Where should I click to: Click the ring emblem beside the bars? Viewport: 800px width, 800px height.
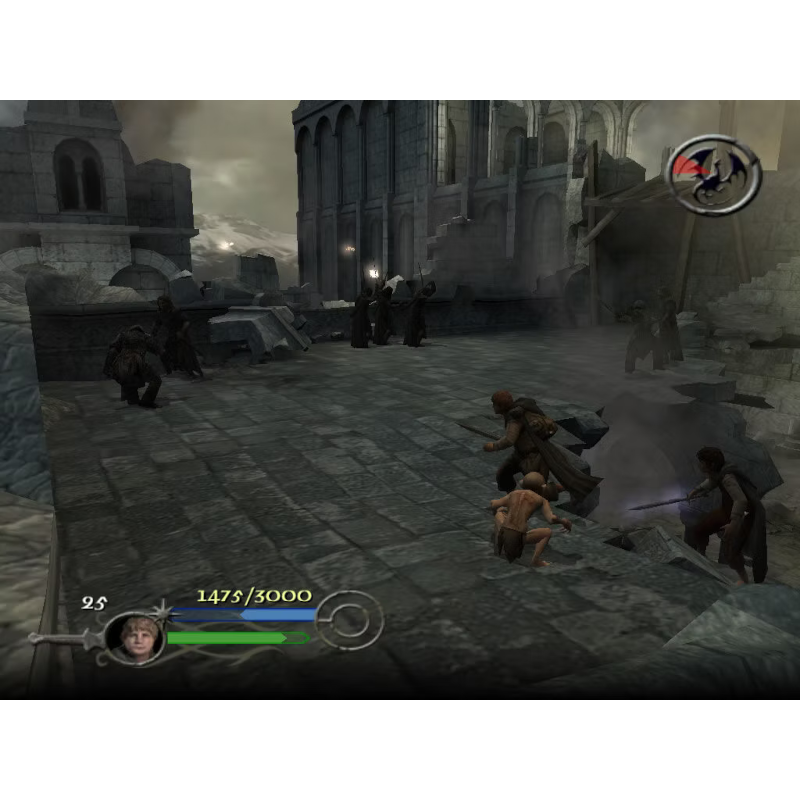351,621
